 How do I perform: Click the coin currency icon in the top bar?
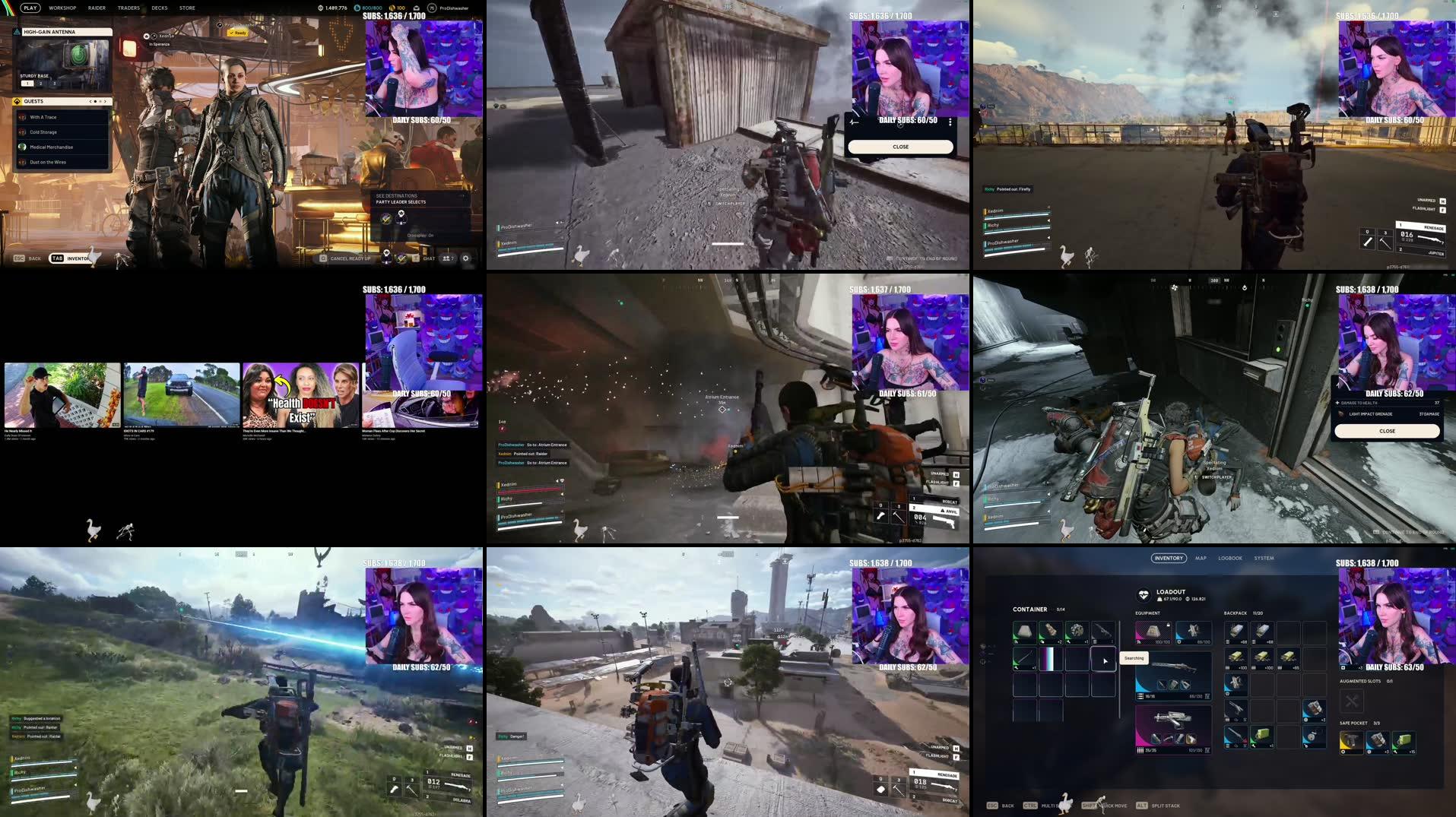[392, 8]
